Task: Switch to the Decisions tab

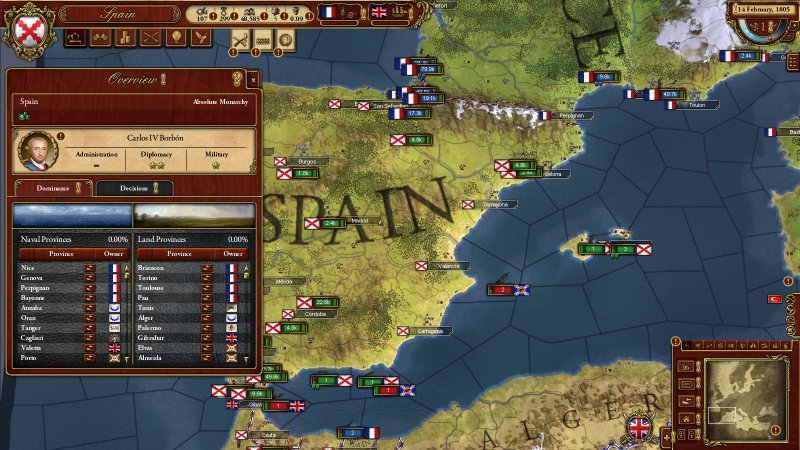Action: tap(134, 188)
